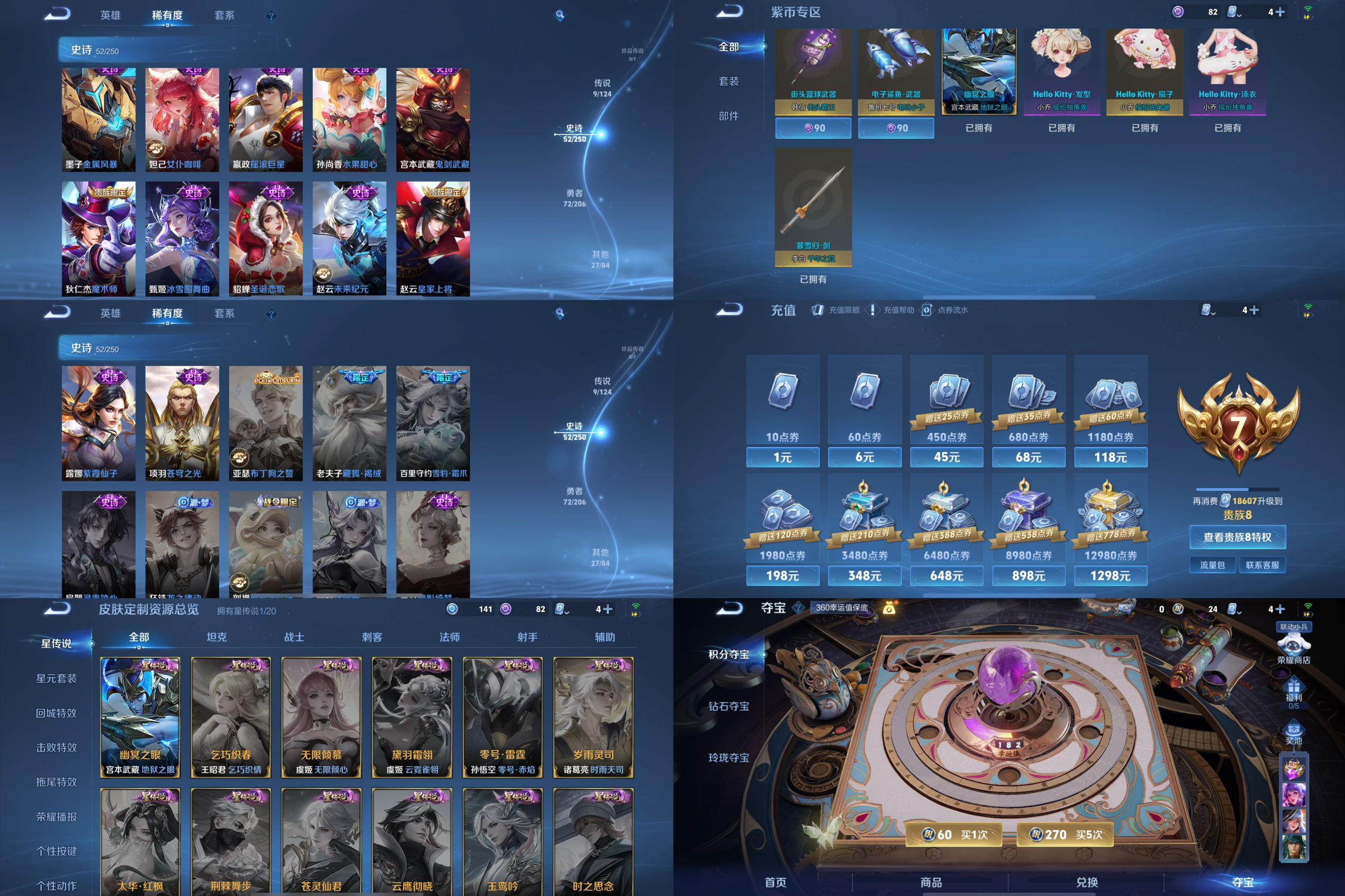Screen dimensions: 1345x896
Task: Choose the 露娜紫霞仙子 skin card
Action: [x=98, y=423]
